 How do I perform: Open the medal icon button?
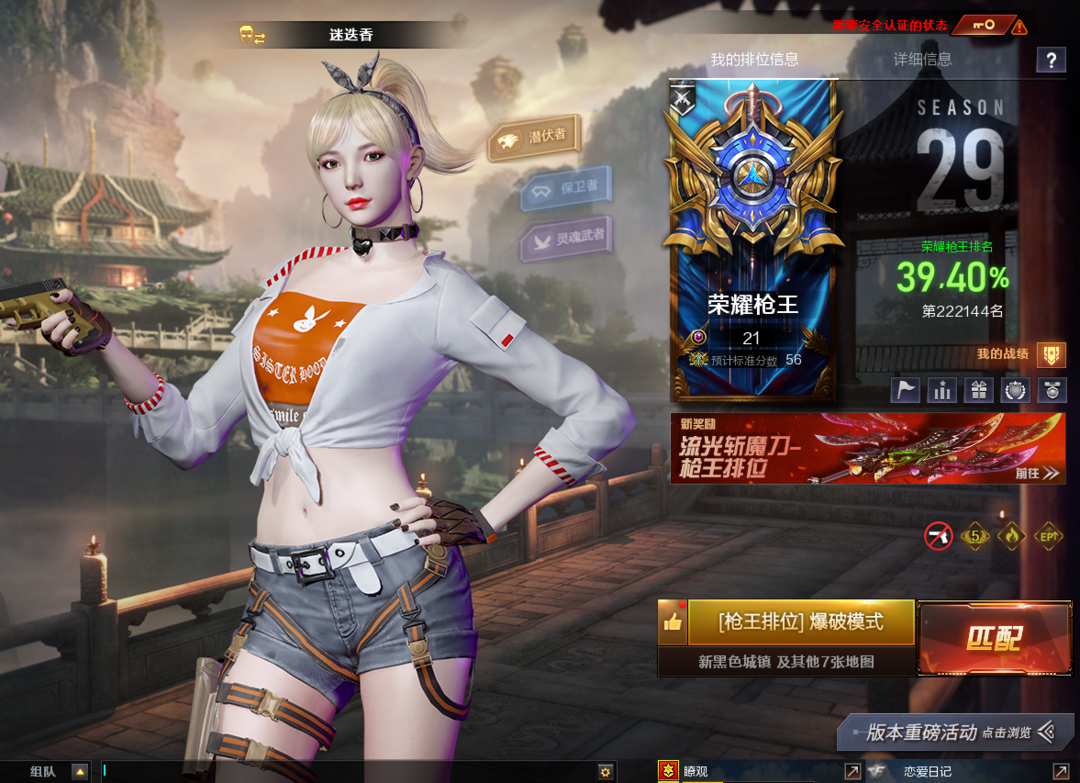[x=1051, y=390]
